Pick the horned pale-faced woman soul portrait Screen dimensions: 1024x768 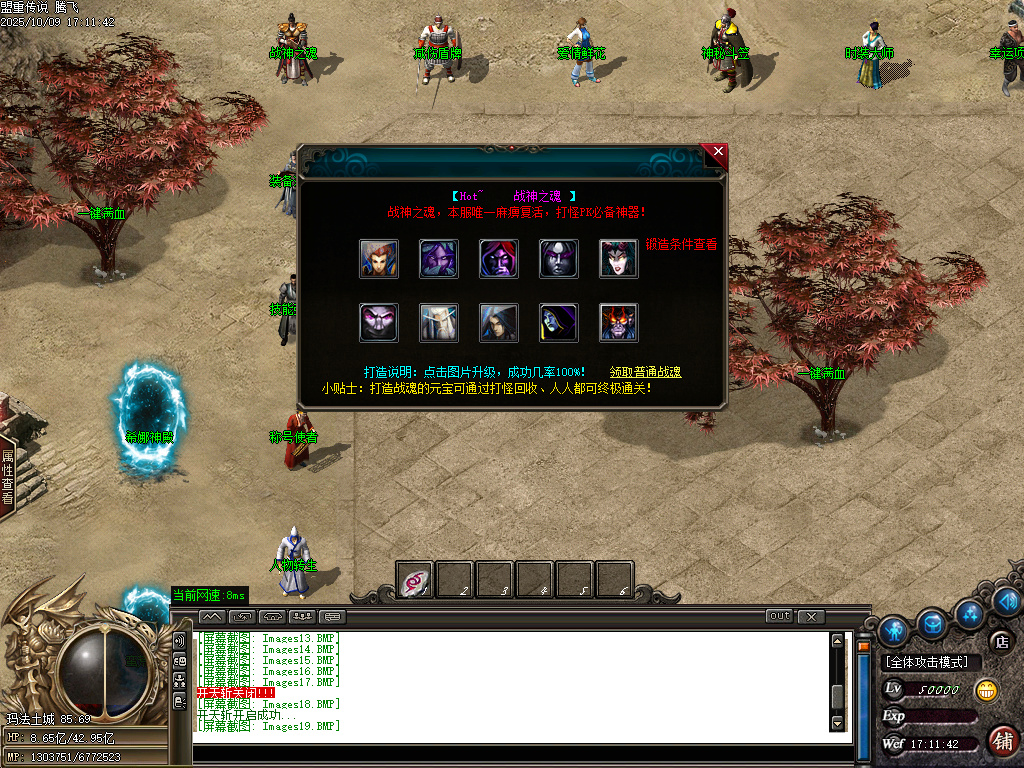[x=619, y=259]
